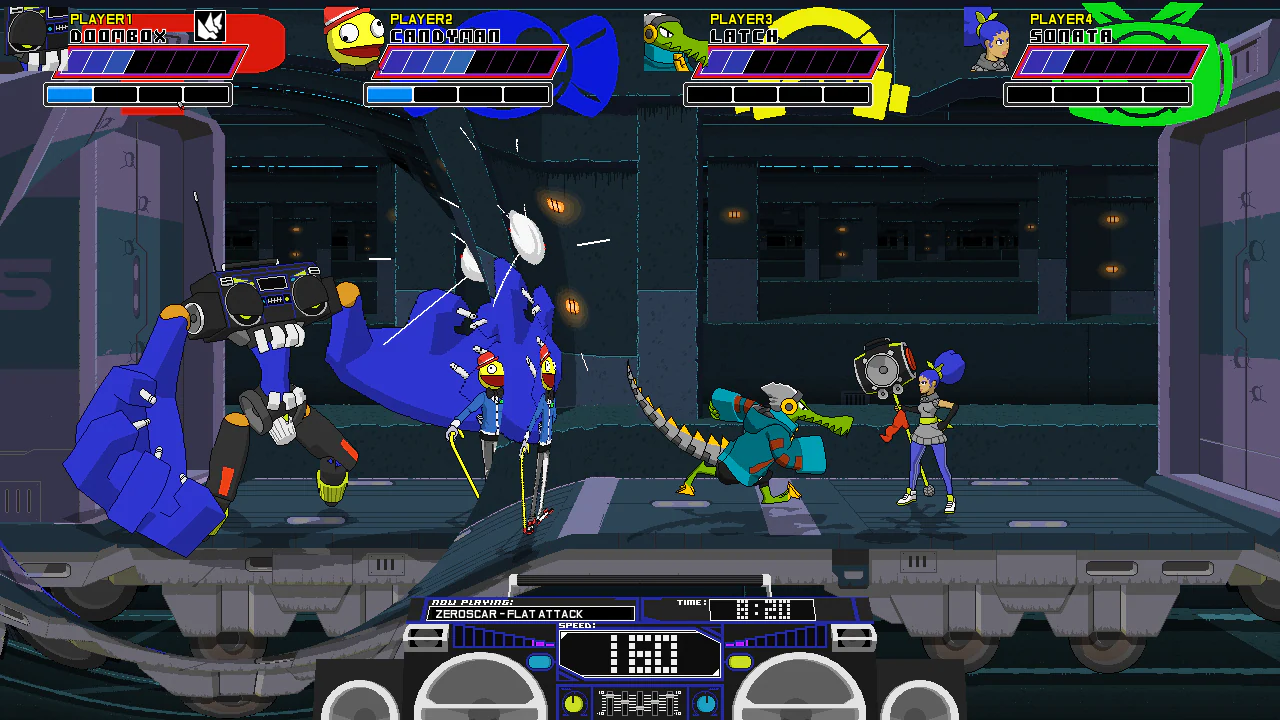Click the cassette deck grill above the SPEED panel
Image resolution: width=1280 pixels, height=720 pixels.
pyautogui.click(x=640, y=581)
